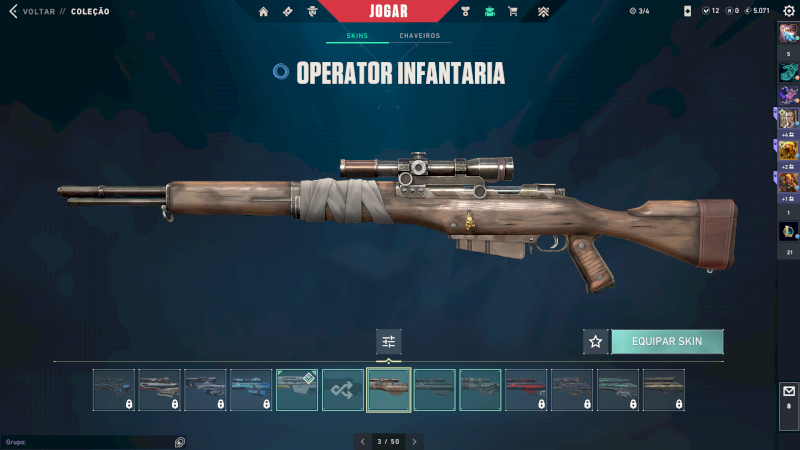Equip skin with Equipar Skin button
The image size is (800, 450).
pos(667,341)
